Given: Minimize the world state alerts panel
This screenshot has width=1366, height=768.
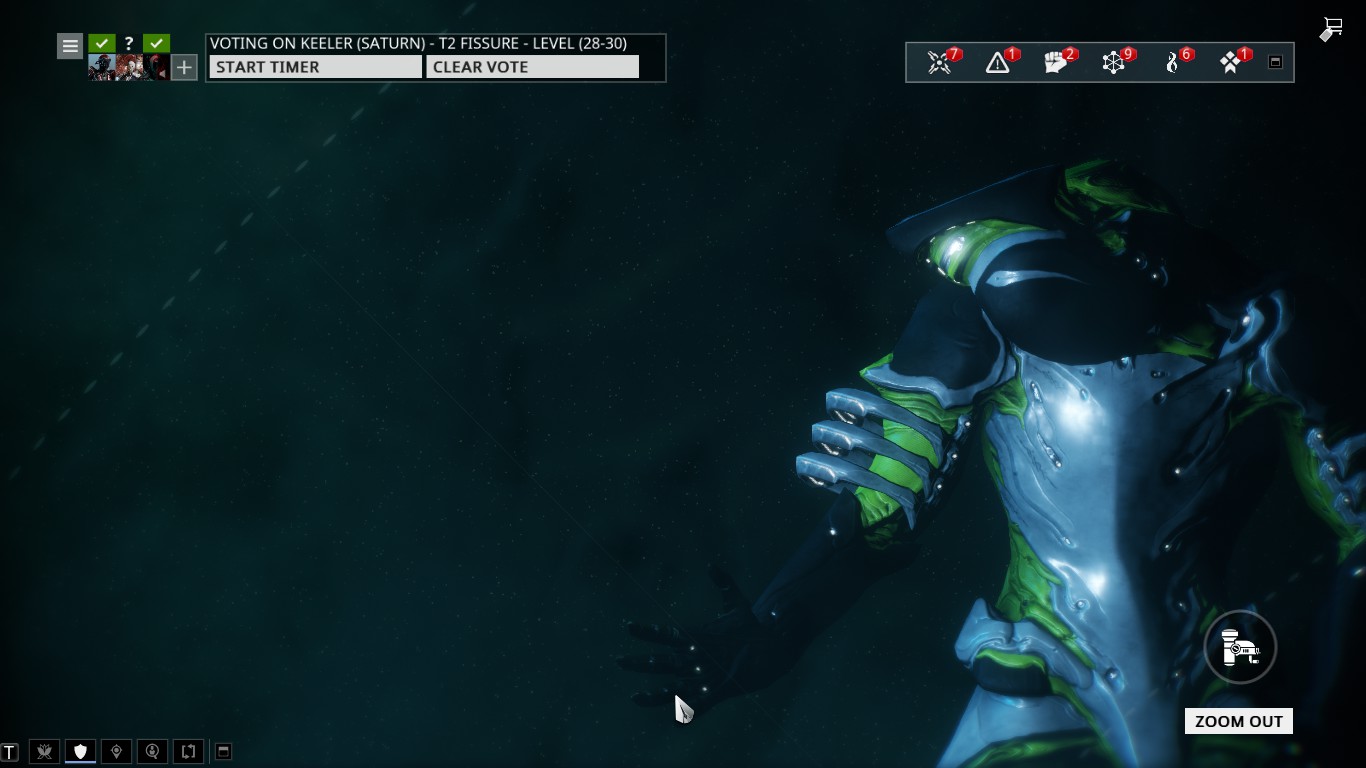Looking at the screenshot, I should point(1275,62).
